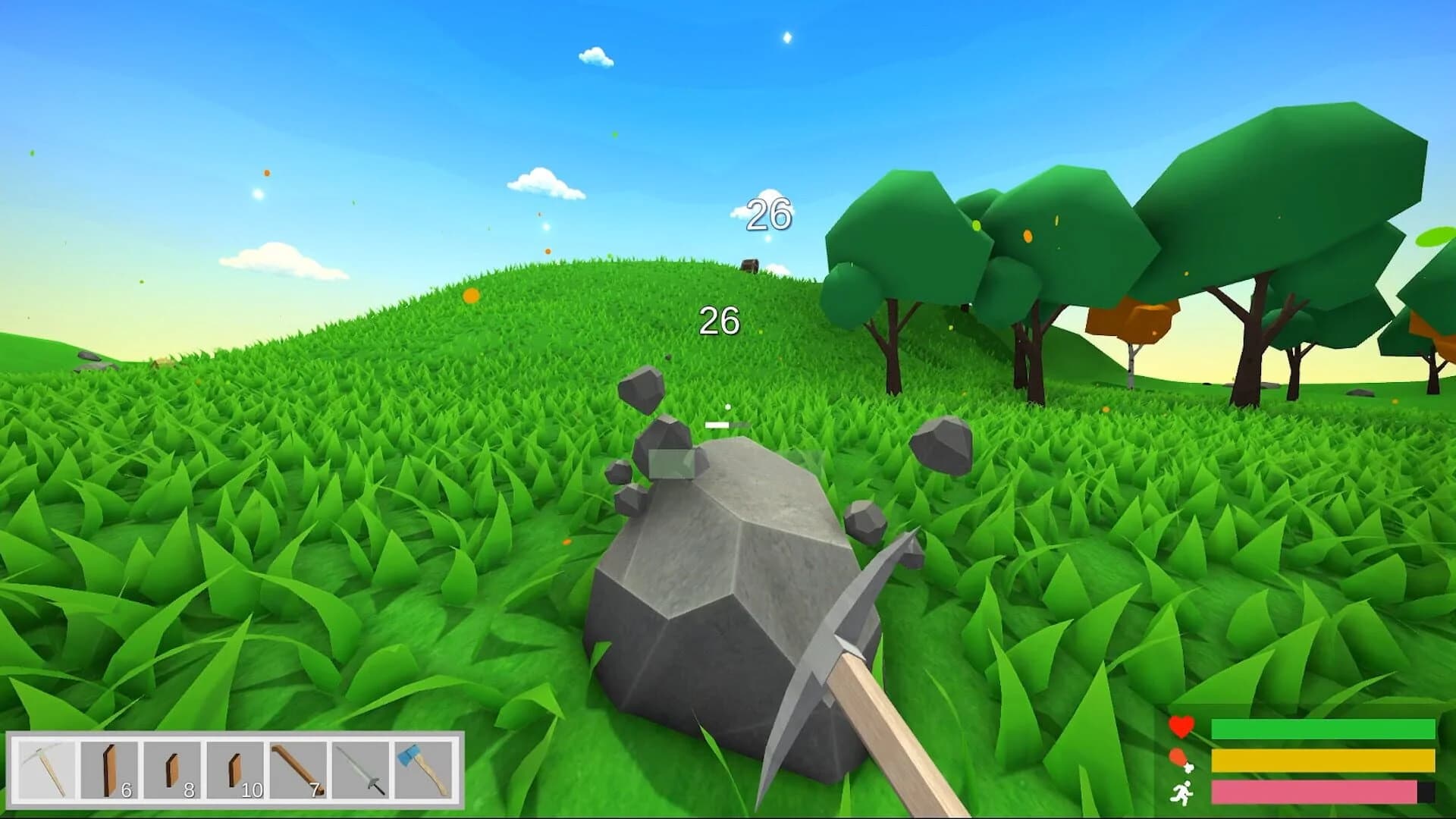Click the pink stamina bar
This screenshot has width=1456, height=819.
1312,792
